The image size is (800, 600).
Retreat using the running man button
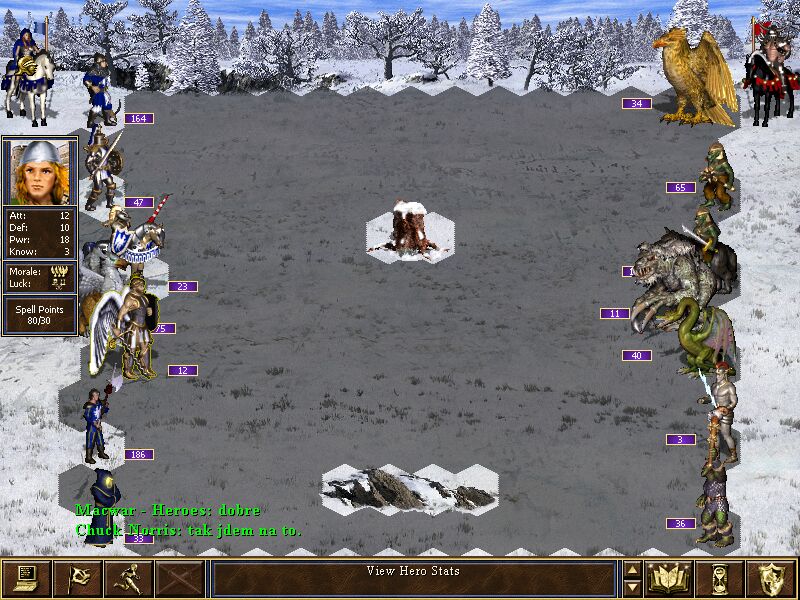click(128, 578)
